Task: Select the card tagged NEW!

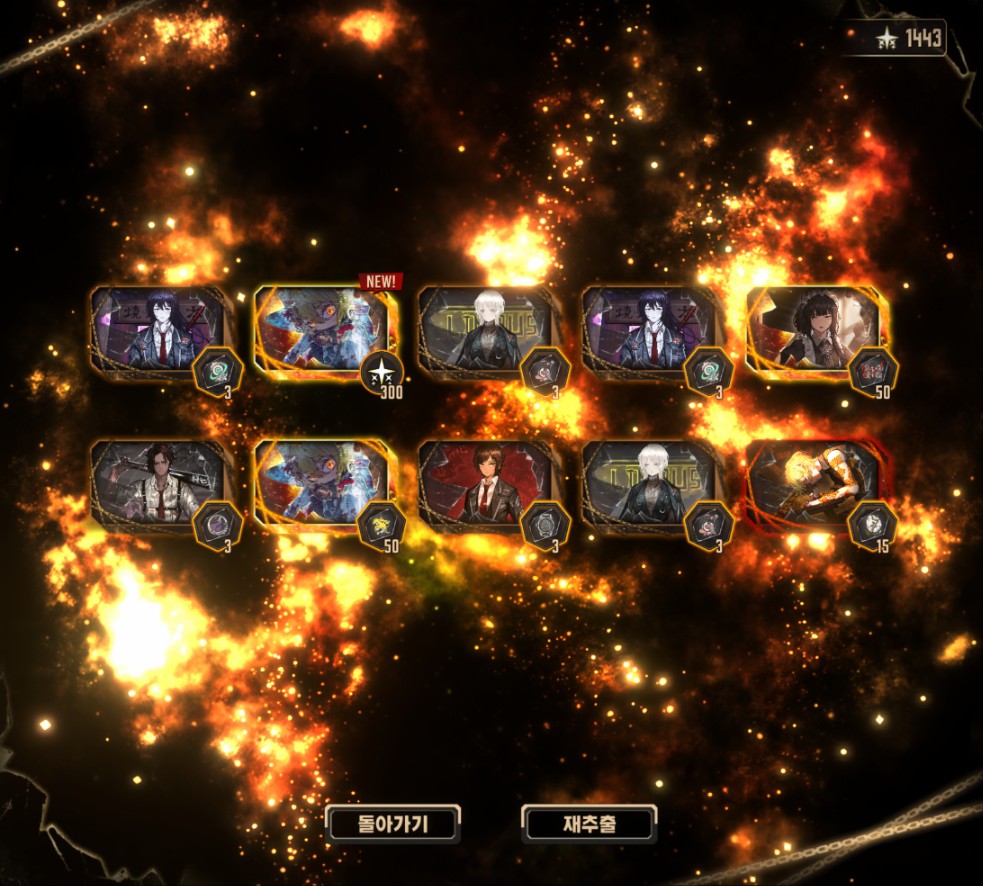Action: point(321,330)
